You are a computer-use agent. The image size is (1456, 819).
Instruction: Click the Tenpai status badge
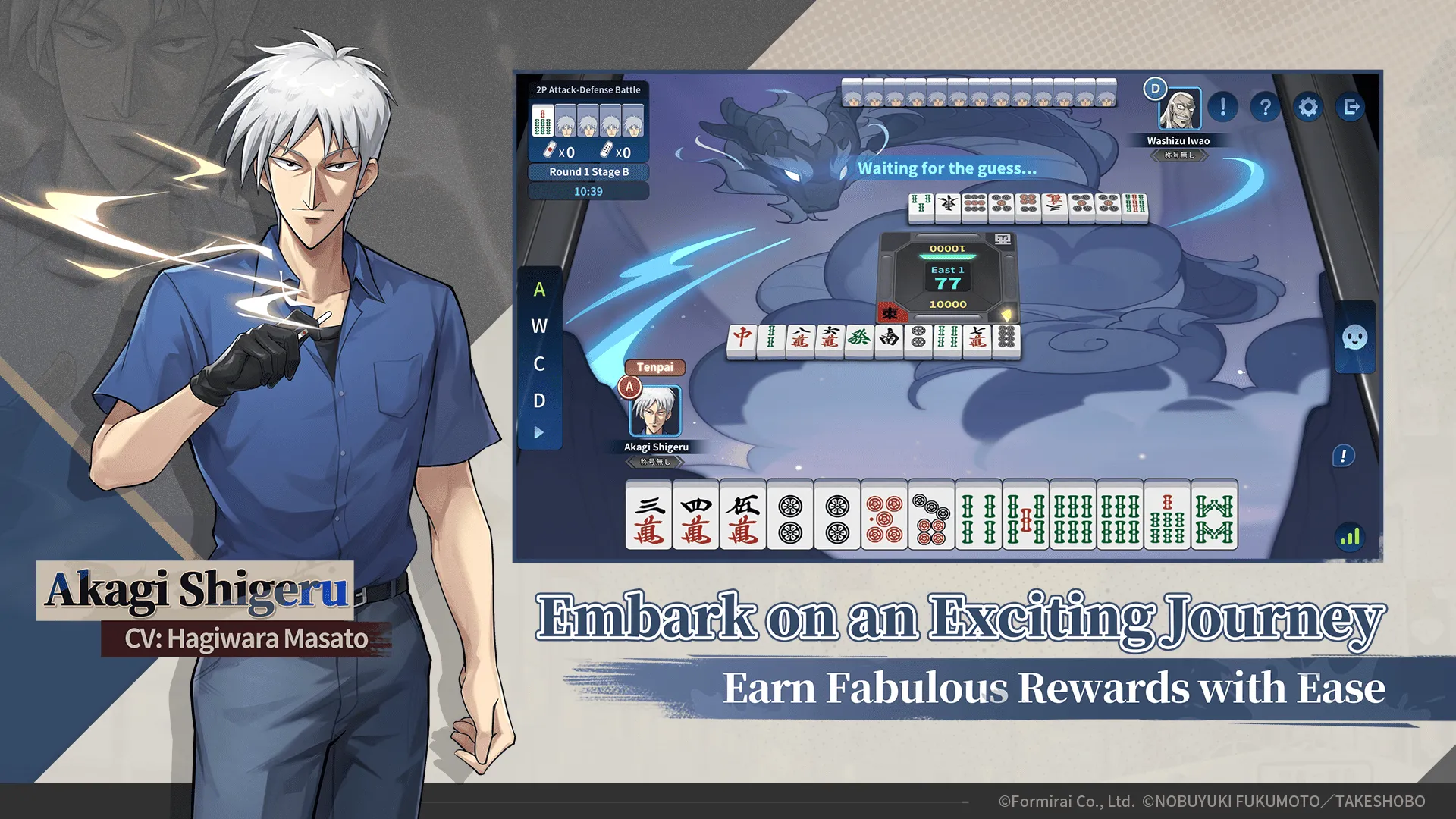tap(655, 367)
